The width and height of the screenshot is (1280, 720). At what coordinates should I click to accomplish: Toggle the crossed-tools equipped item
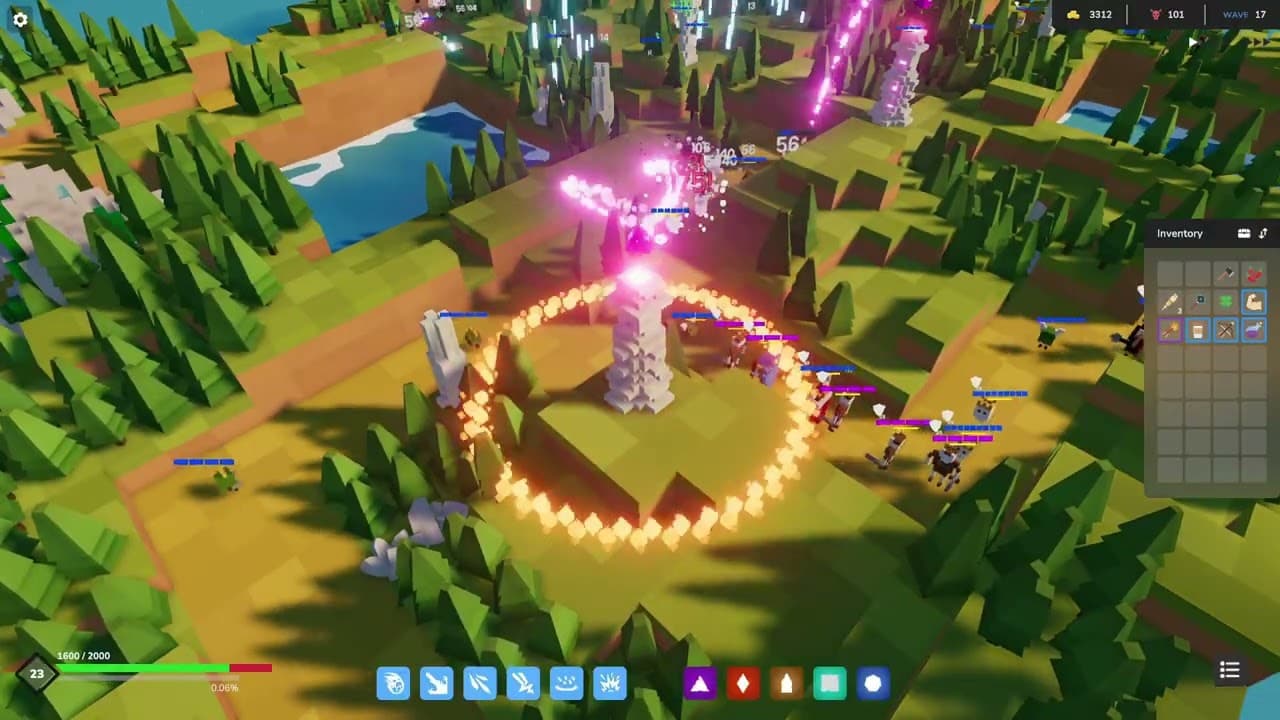tap(1226, 329)
